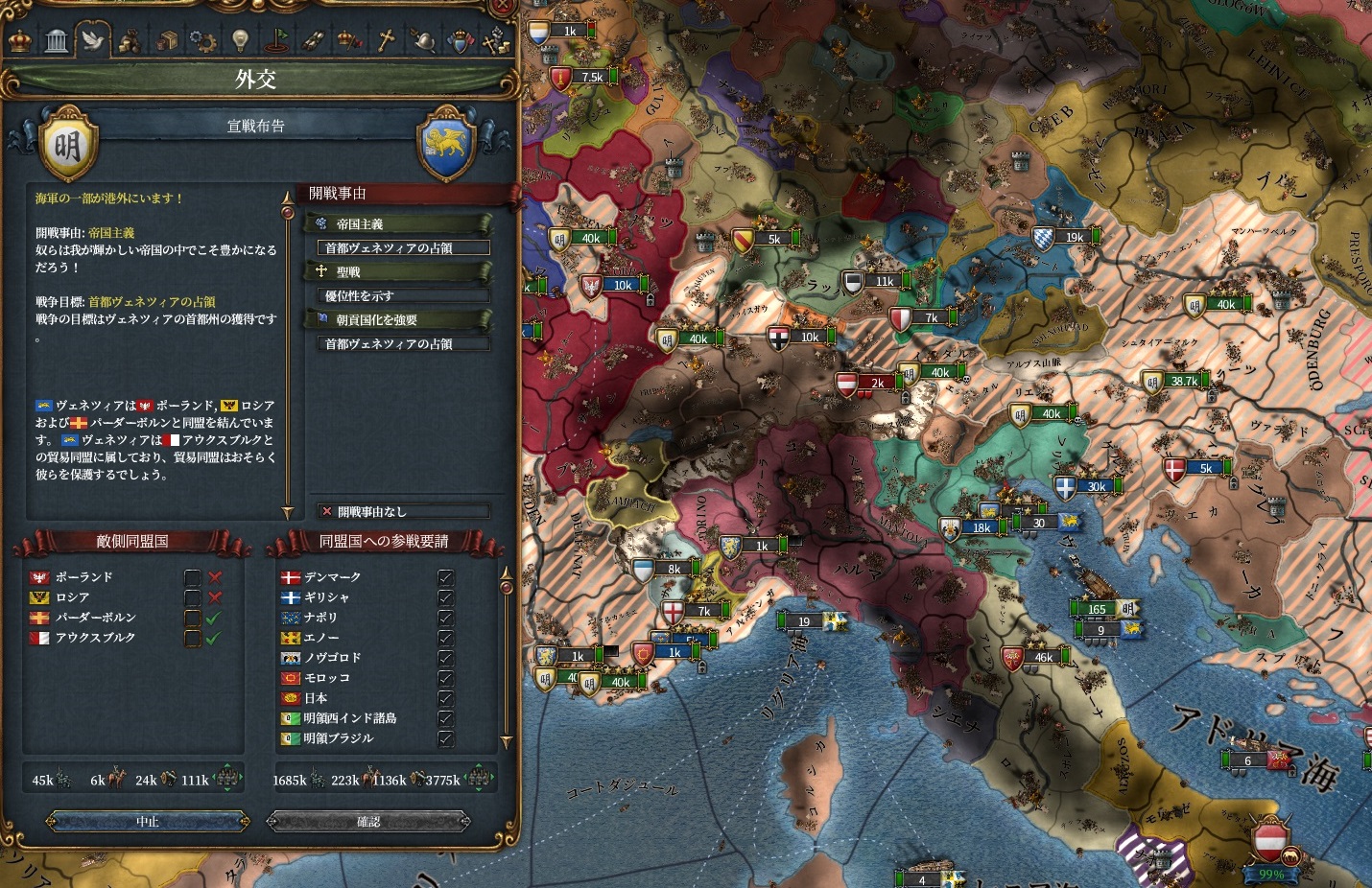The image size is (1372, 888).
Task: Toggle call-to-arms checkbox for デンマーク
Action: pos(445,577)
